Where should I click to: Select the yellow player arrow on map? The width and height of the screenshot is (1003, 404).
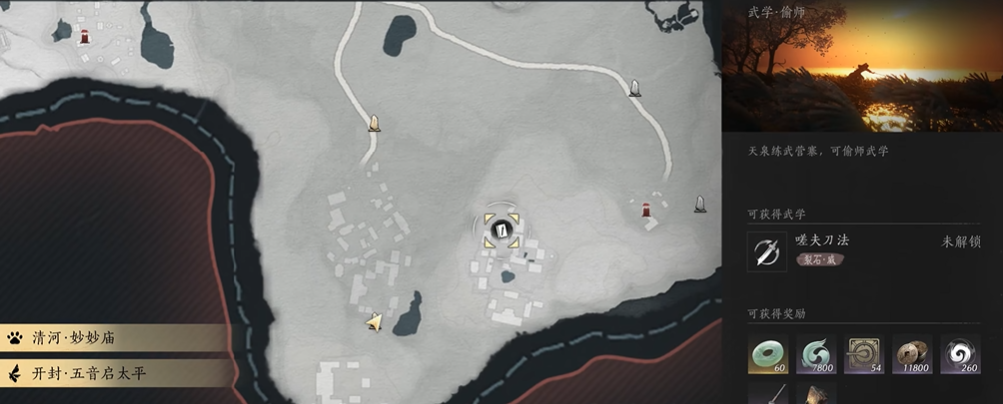(374, 321)
